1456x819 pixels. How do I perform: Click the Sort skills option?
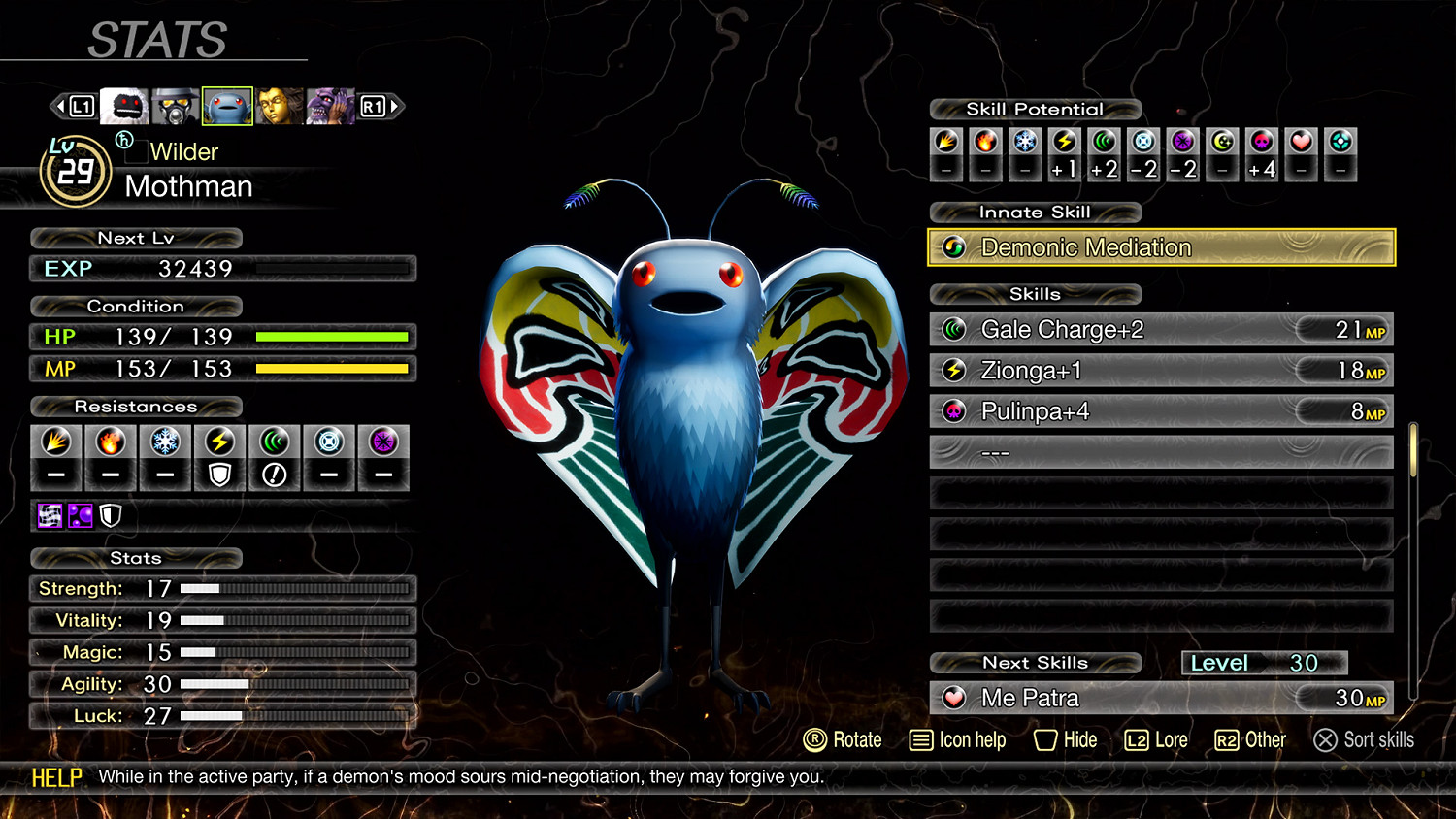tap(1364, 740)
